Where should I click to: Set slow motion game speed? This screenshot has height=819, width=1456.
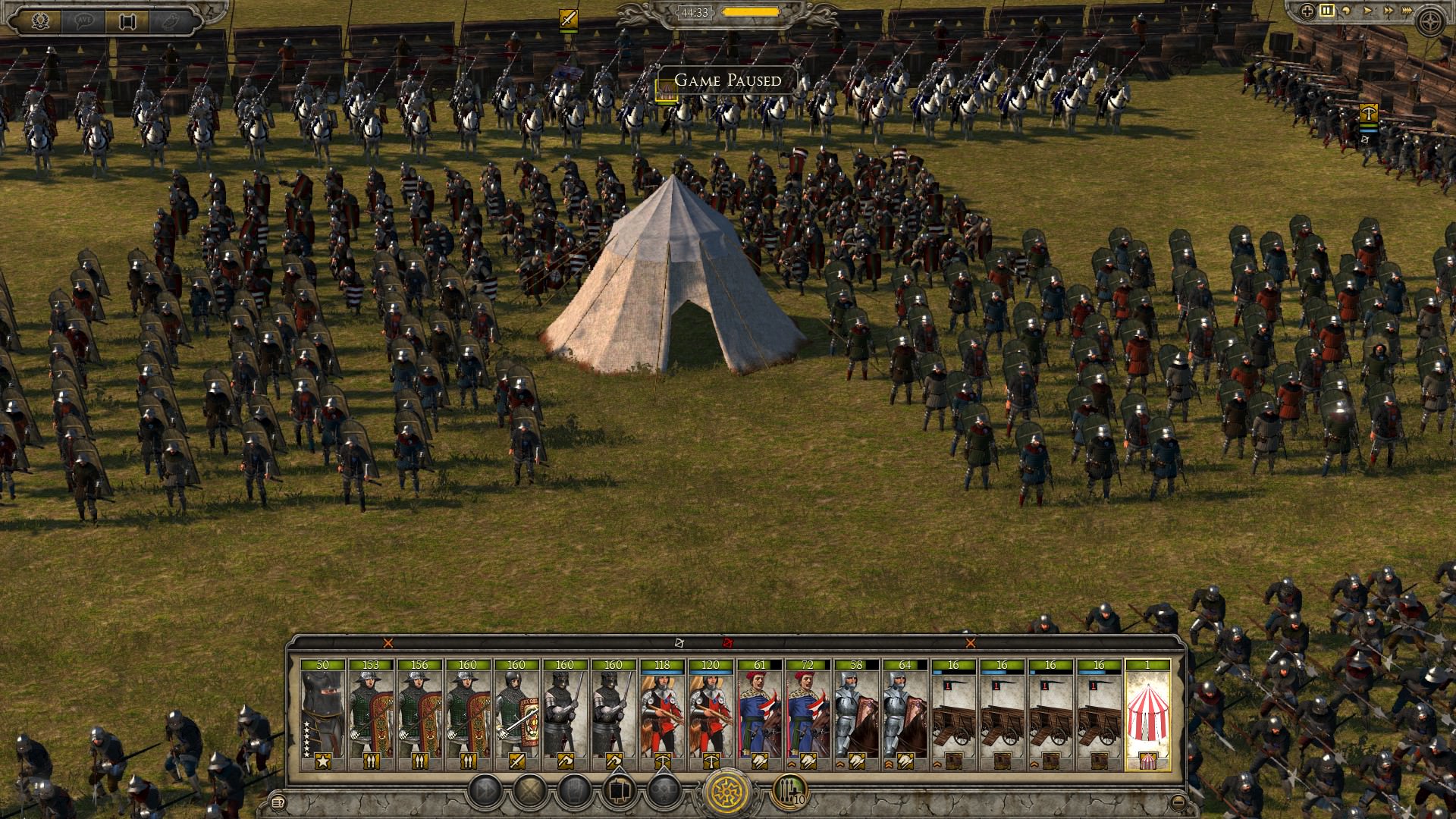click(1347, 11)
